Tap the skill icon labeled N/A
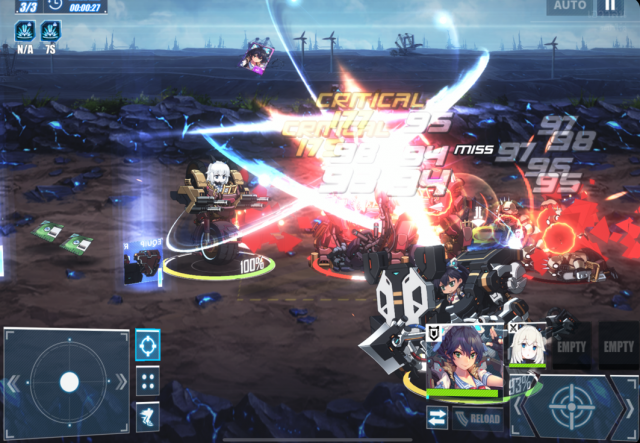 click(25, 30)
